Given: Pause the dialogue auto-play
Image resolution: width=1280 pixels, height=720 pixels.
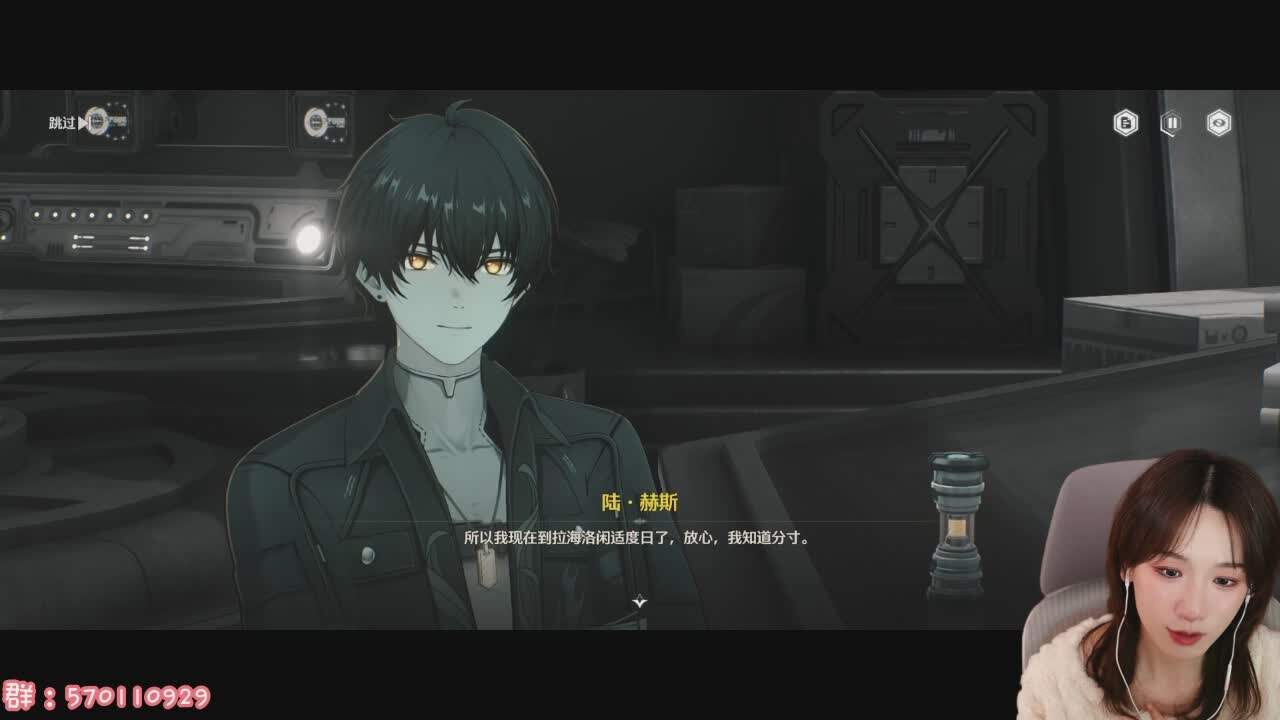Looking at the screenshot, I should [x=1171, y=123].
